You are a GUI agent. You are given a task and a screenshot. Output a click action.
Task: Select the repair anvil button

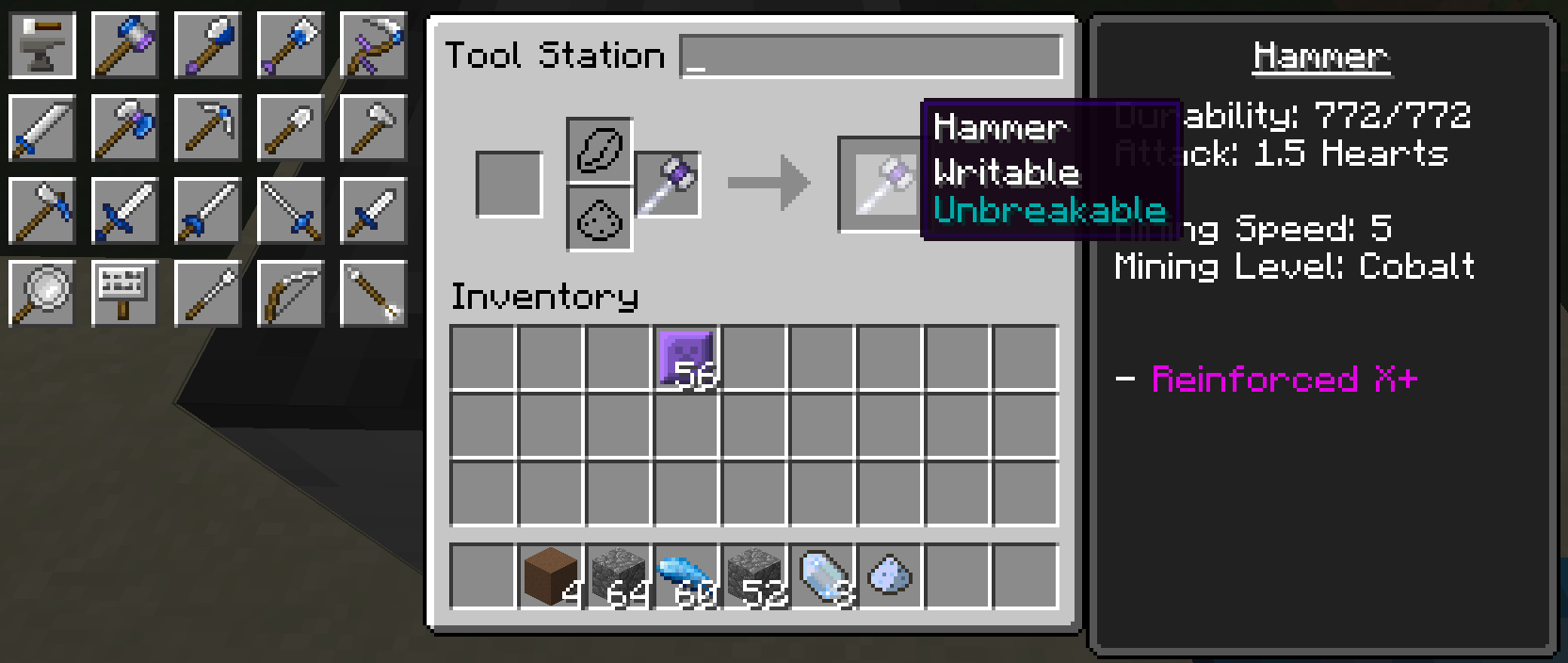(x=42, y=45)
